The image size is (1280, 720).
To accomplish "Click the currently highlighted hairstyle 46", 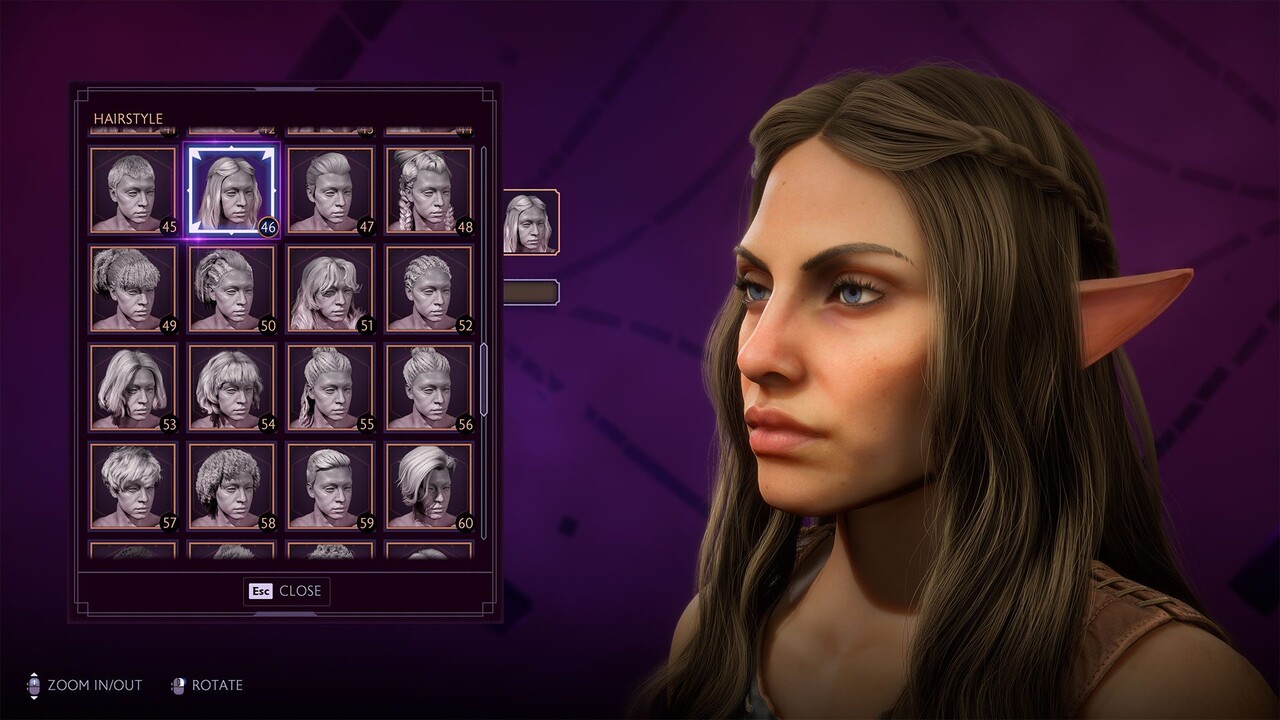I will point(231,188).
